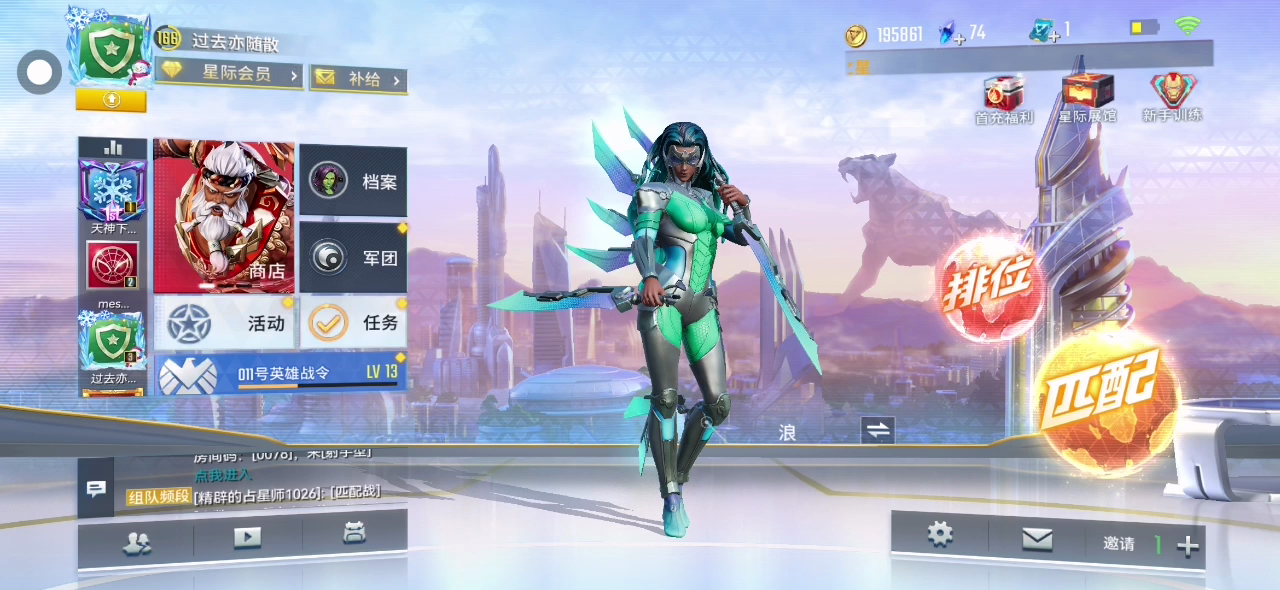The width and height of the screenshot is (1280, 590).
Task: Claim the 首充福利 first-recharge bonus
Action: pos(1003,98)
